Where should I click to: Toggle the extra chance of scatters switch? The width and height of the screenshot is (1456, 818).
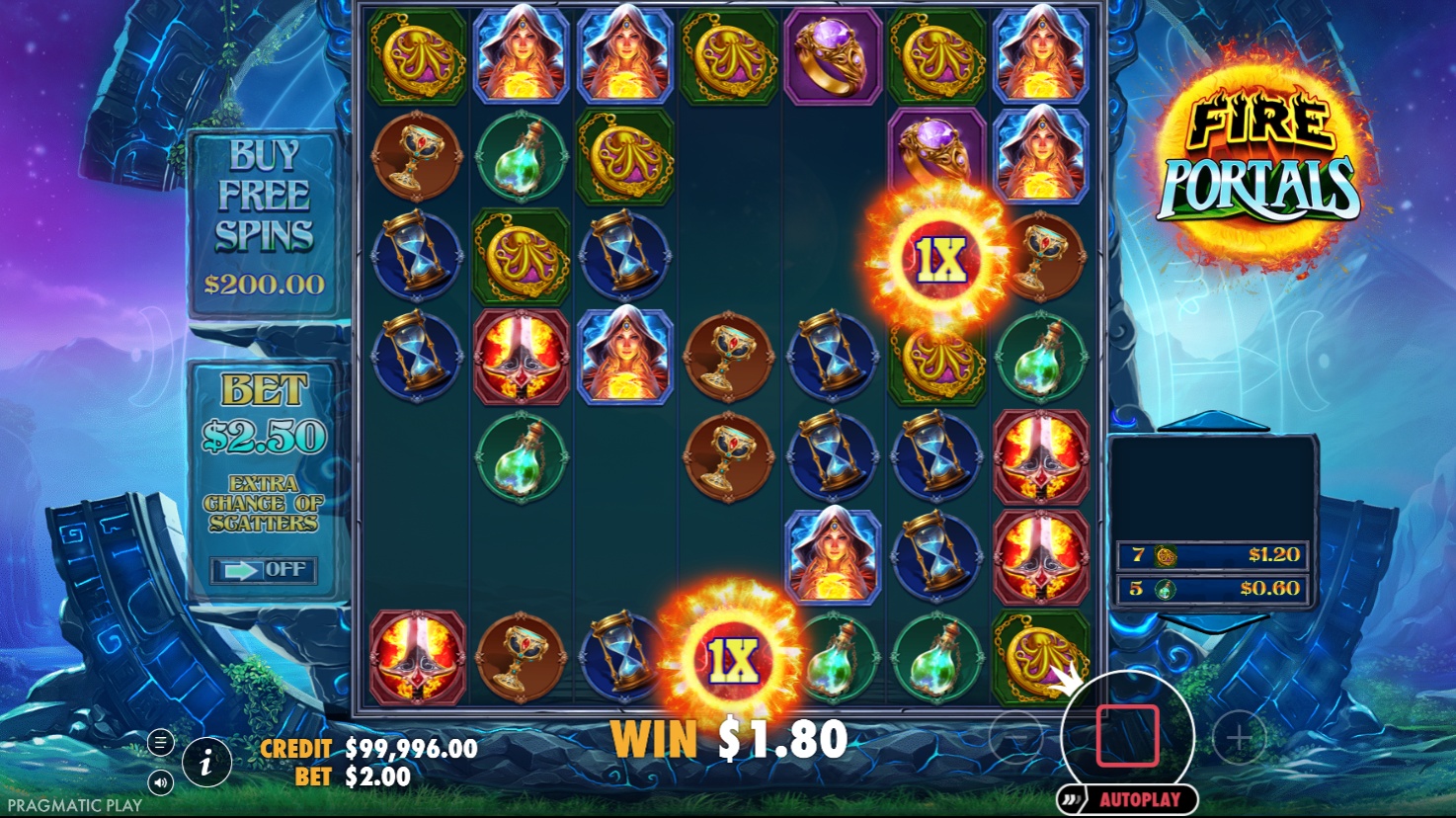click(x=264, y=570)
